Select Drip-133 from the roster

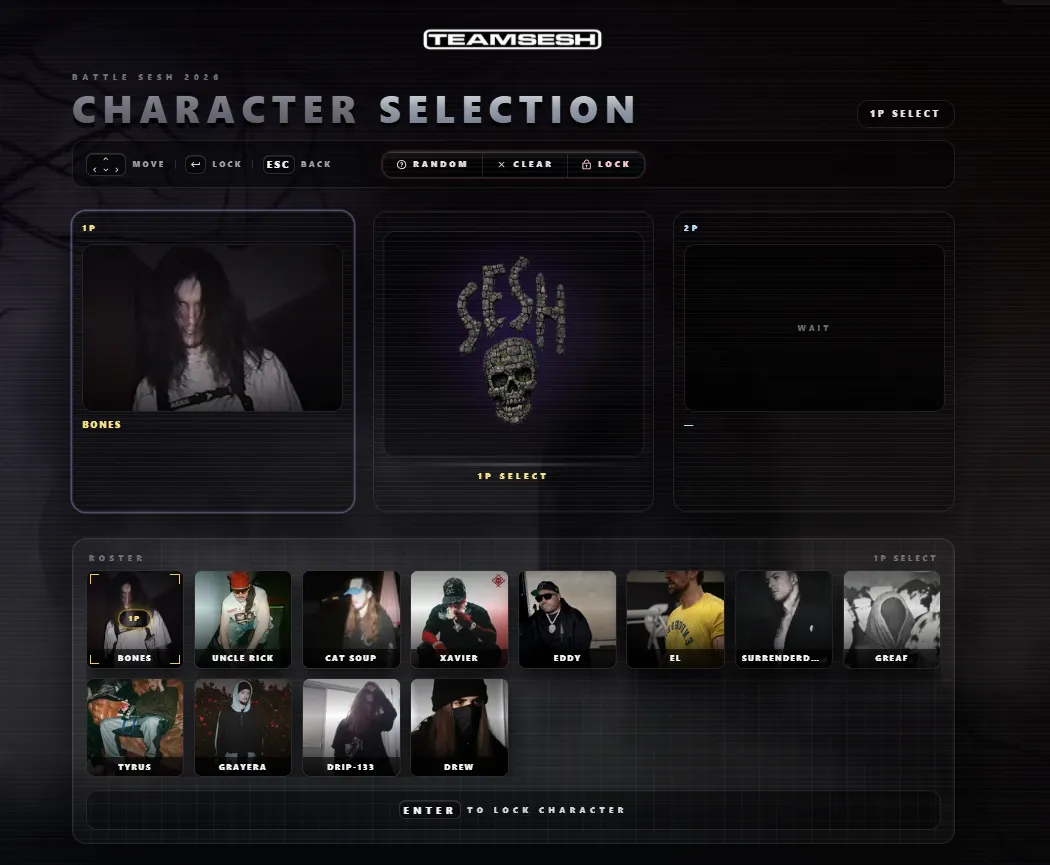351,727
